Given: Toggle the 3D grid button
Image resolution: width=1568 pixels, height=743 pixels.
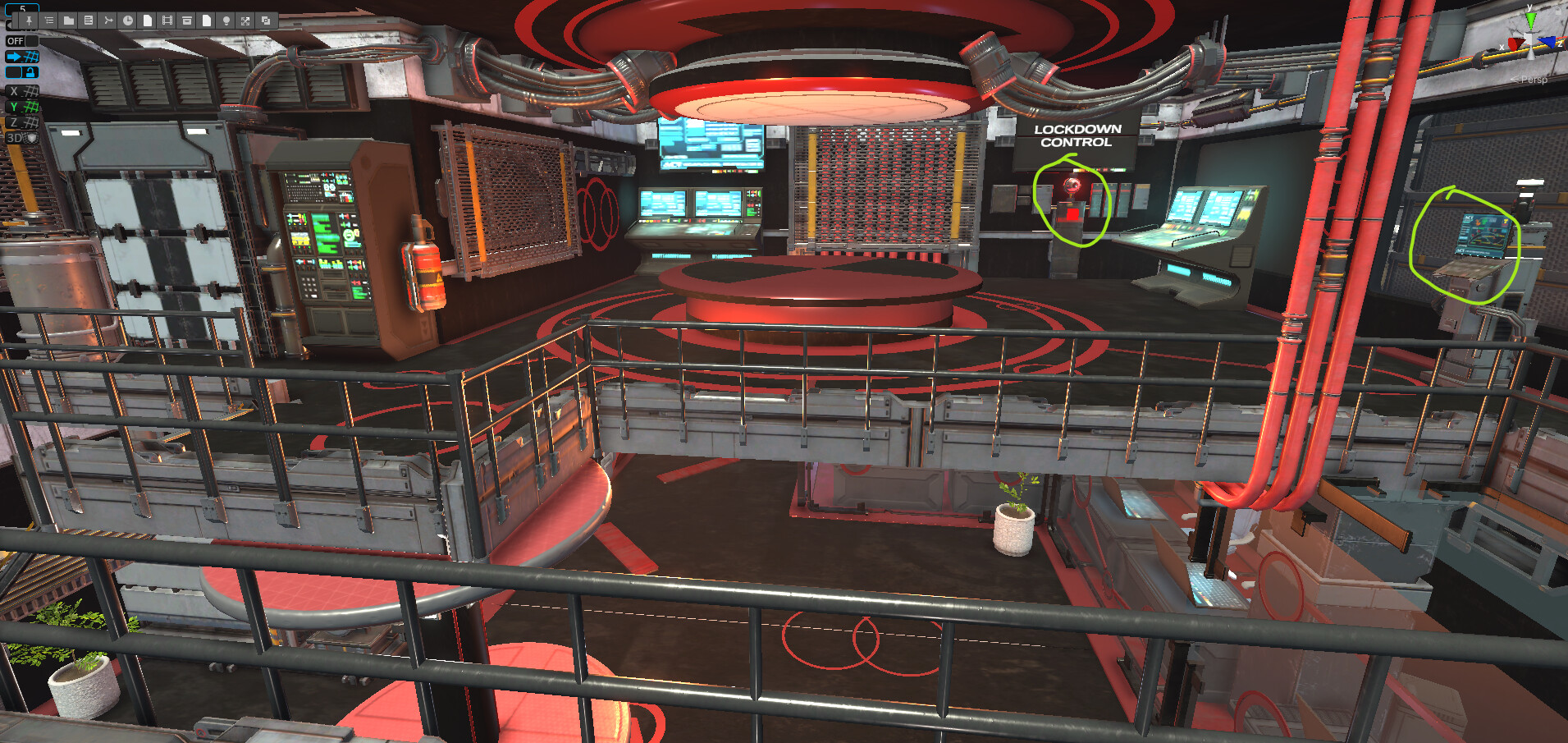Looking at the screenshot, I should 22,138.
